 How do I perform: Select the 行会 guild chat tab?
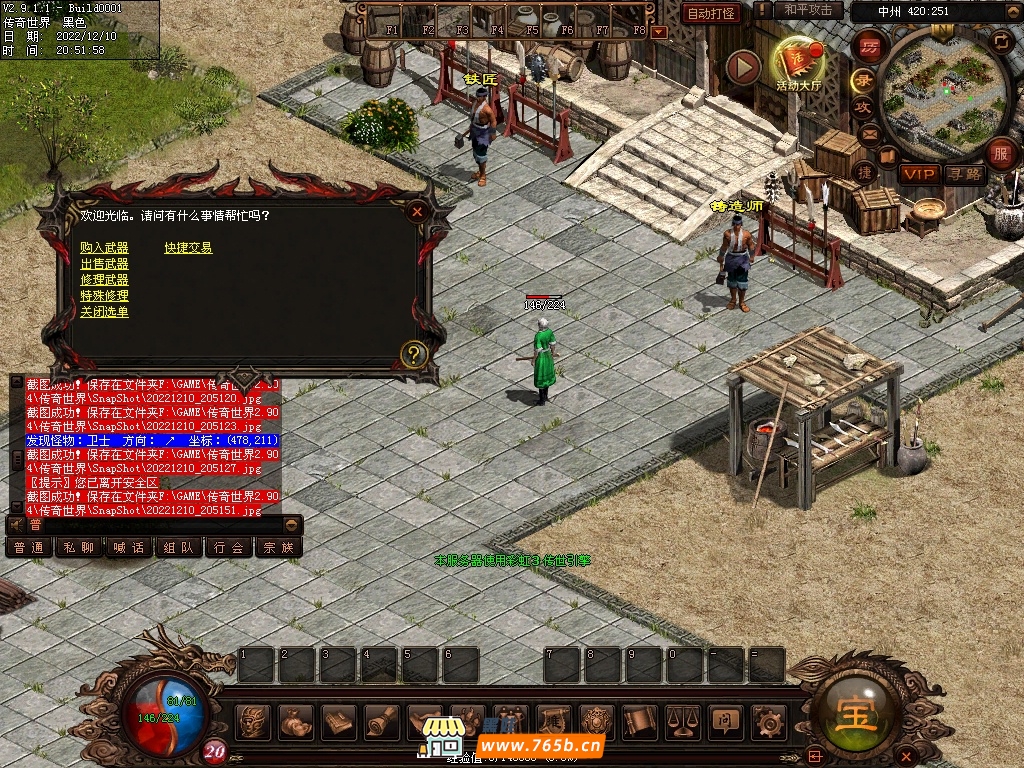pyautogui.click(x=229, y=547)
